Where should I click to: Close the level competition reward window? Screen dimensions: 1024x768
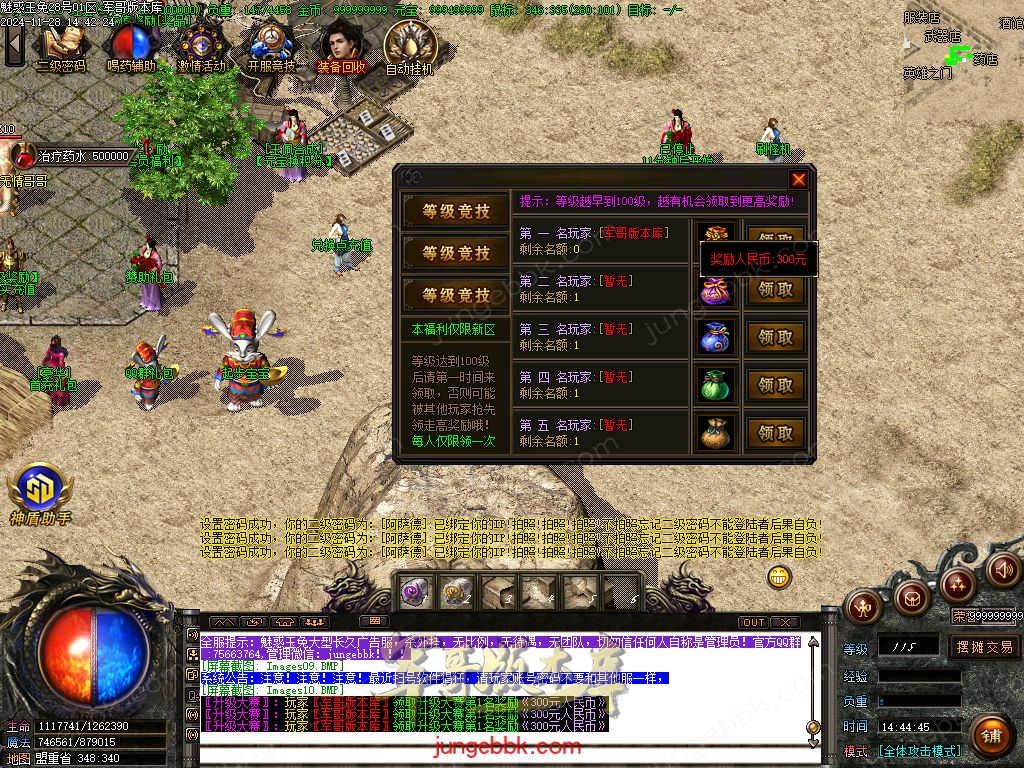[x=798, y=180]
